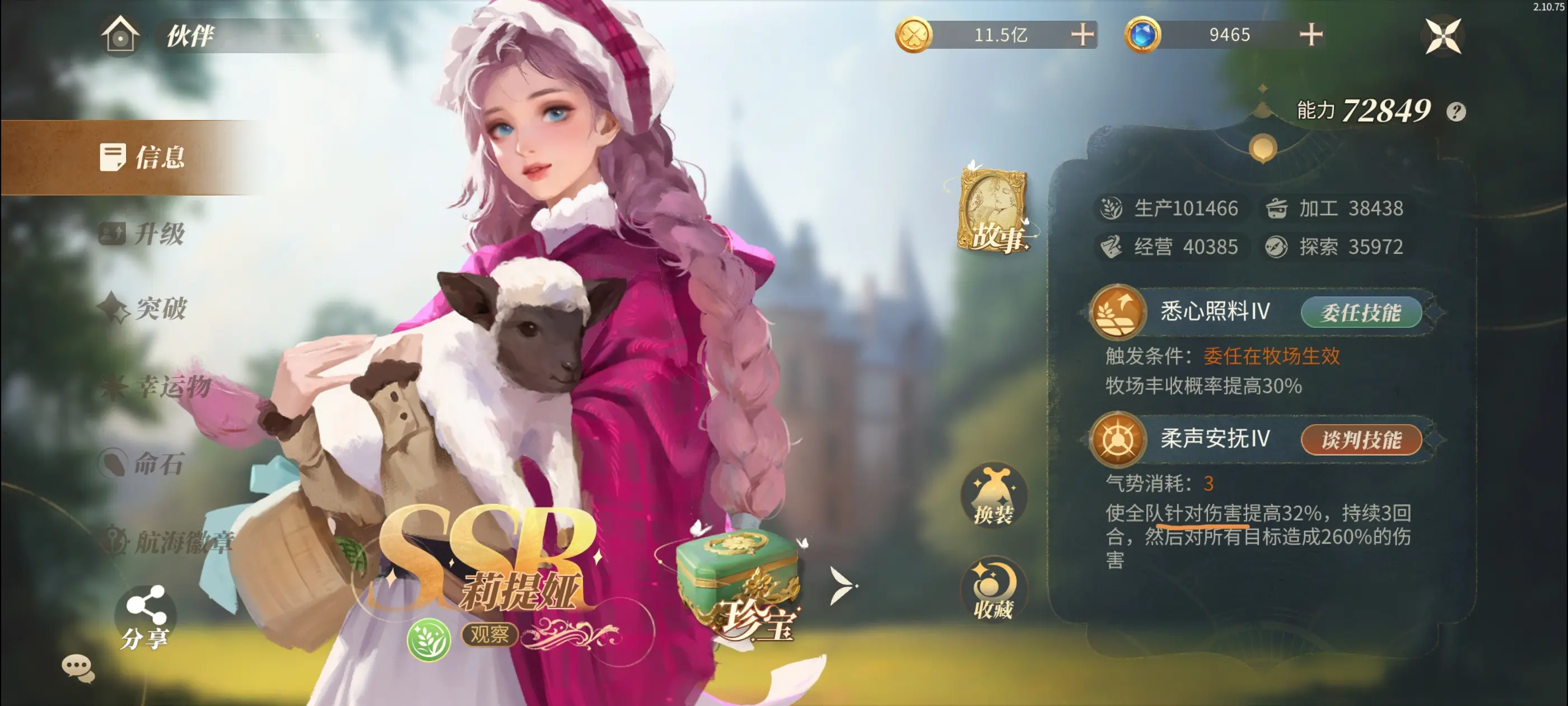The width and height of the screenshot is (1568, 706).
Task: Click the home icon top left
Action: [120, 36]
